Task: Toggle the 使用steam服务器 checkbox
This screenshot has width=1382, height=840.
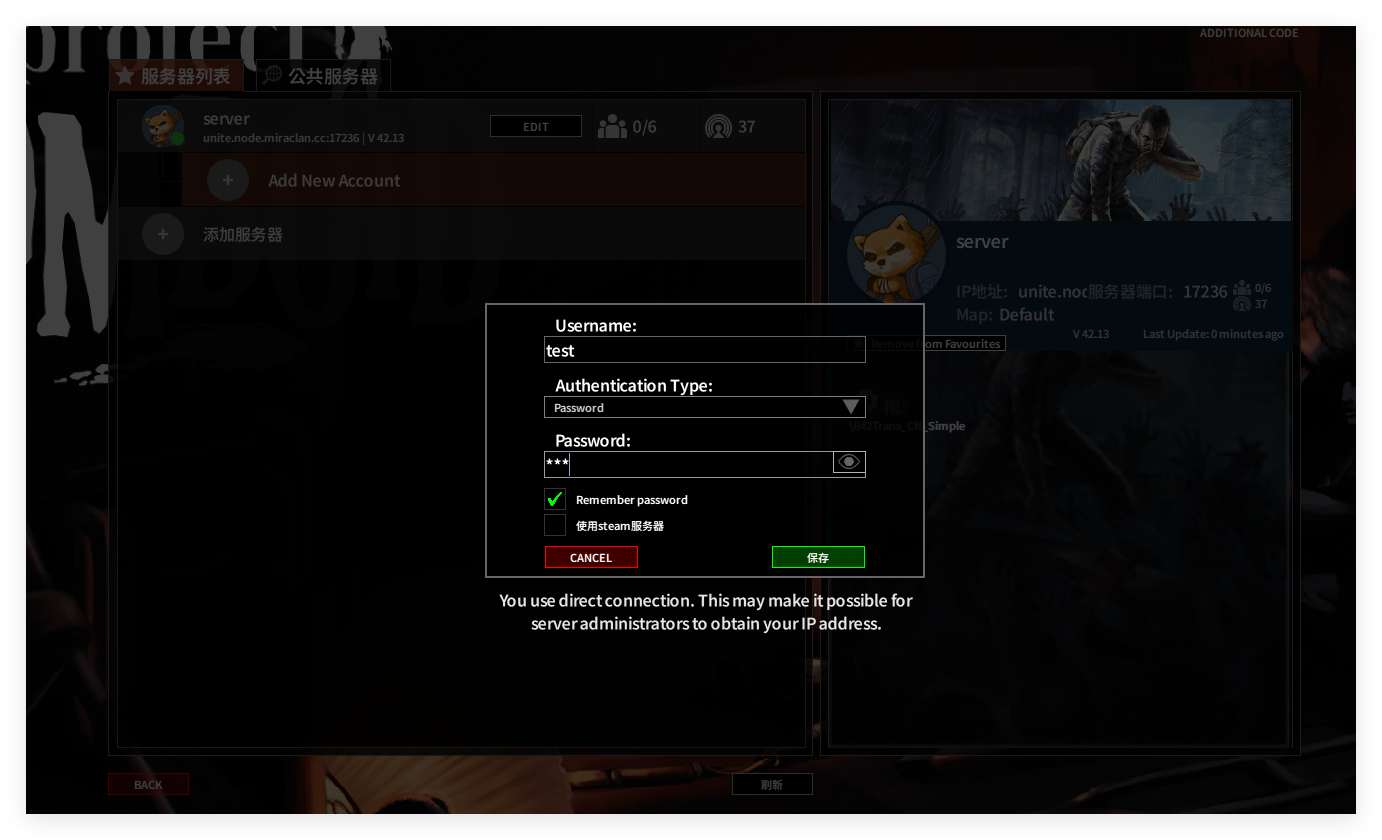Action: 555,525
